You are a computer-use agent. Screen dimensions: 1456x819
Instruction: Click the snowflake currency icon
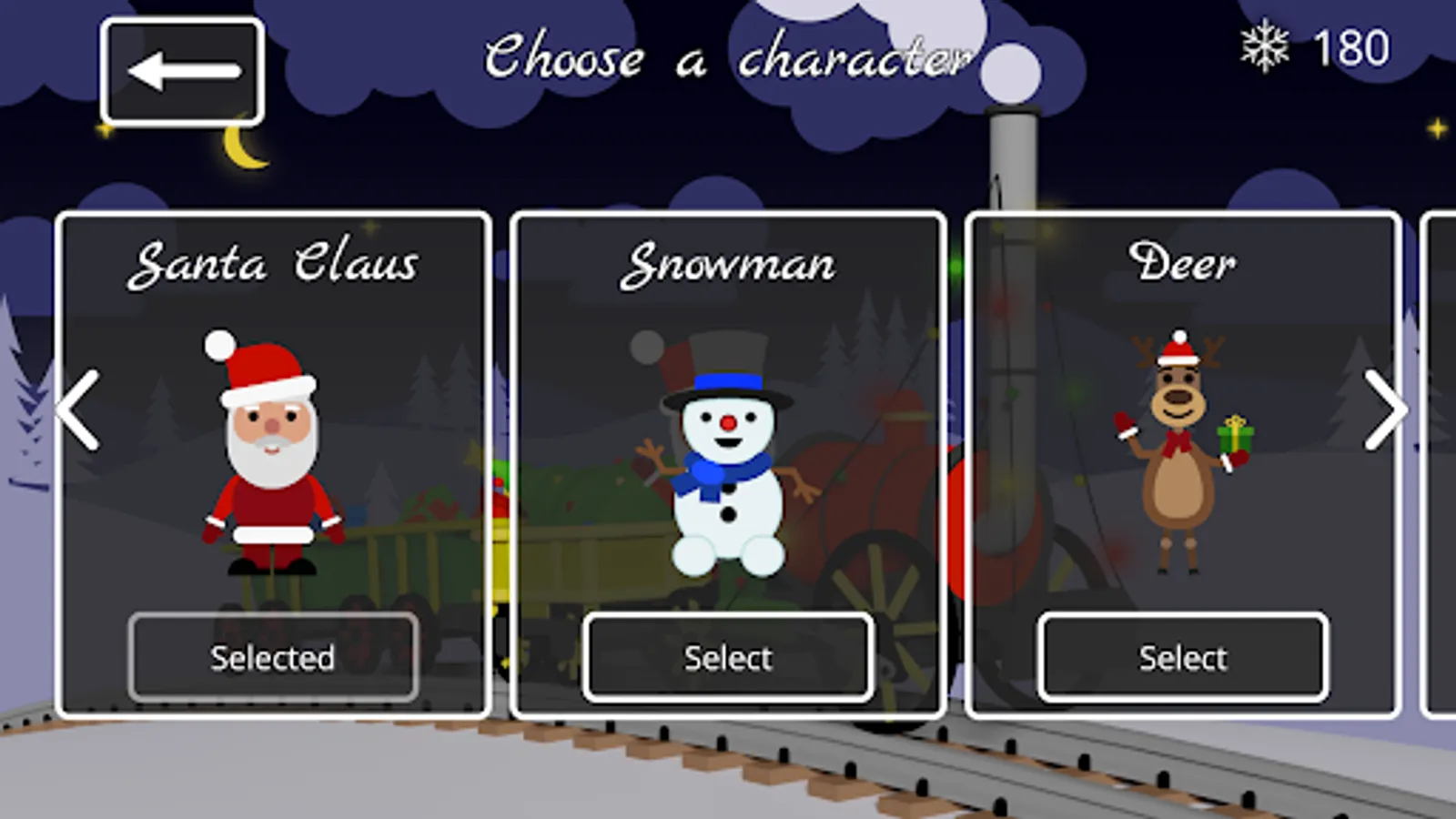coord(1265,47)
